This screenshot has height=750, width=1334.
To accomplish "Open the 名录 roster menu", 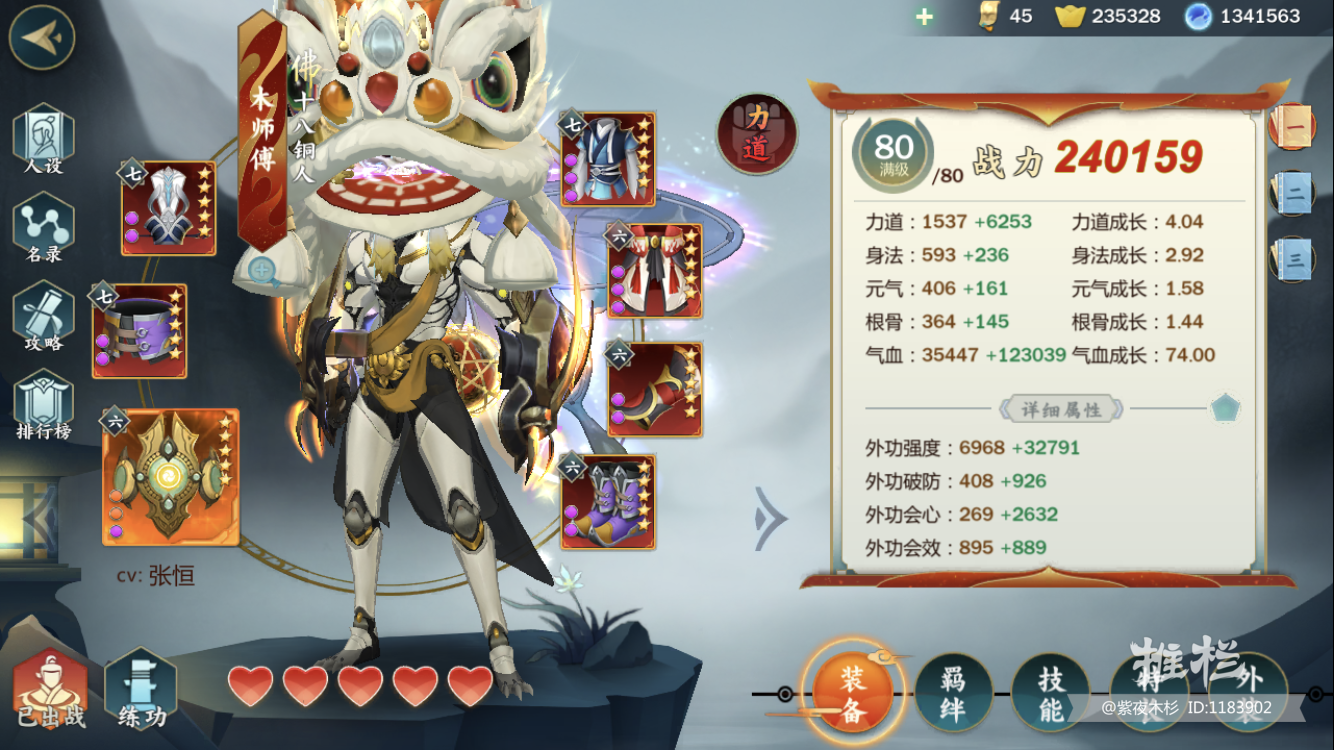I will point(43,229).
